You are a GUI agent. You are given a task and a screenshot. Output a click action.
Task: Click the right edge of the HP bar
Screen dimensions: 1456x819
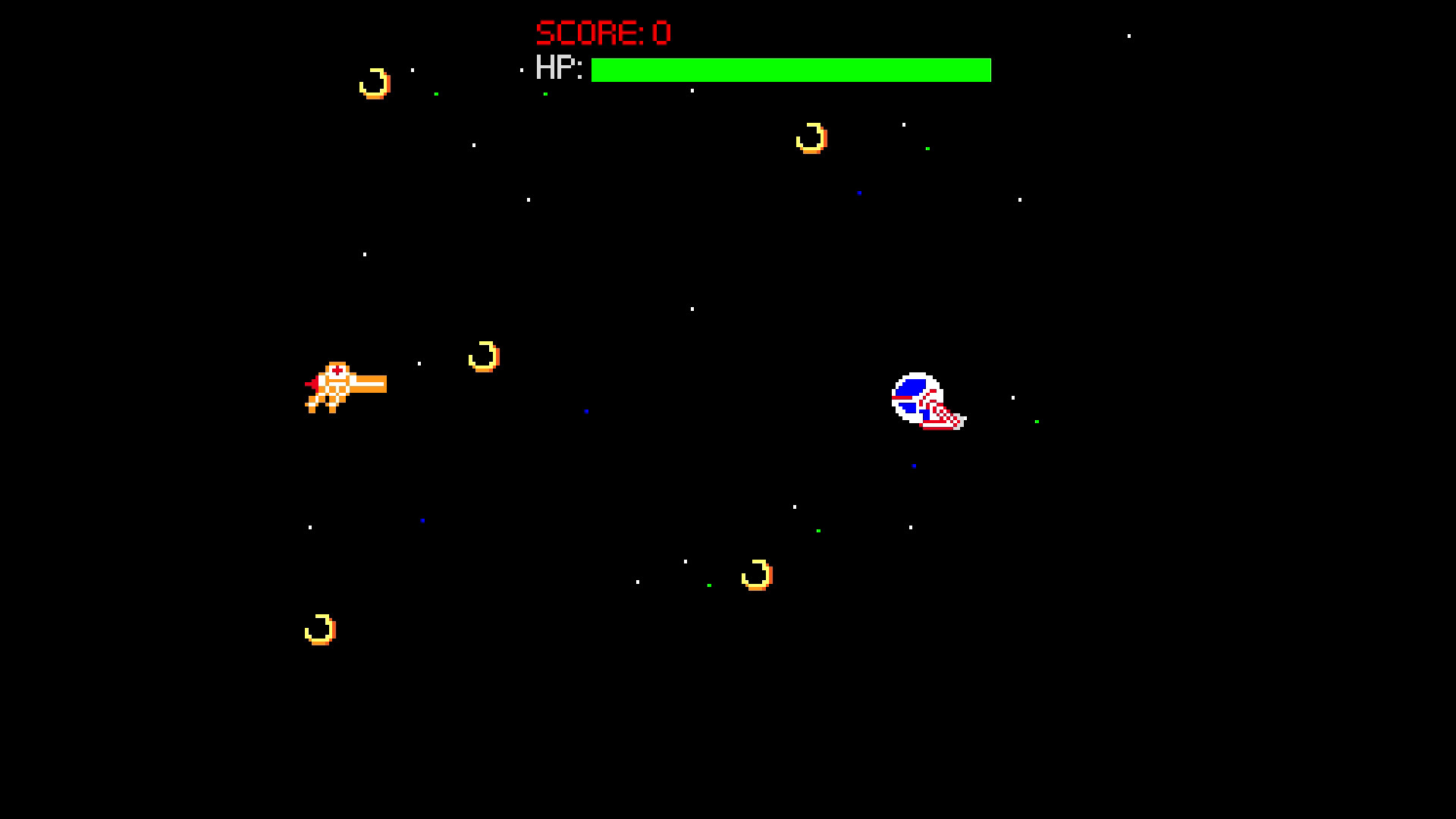[x=987, y=70]
